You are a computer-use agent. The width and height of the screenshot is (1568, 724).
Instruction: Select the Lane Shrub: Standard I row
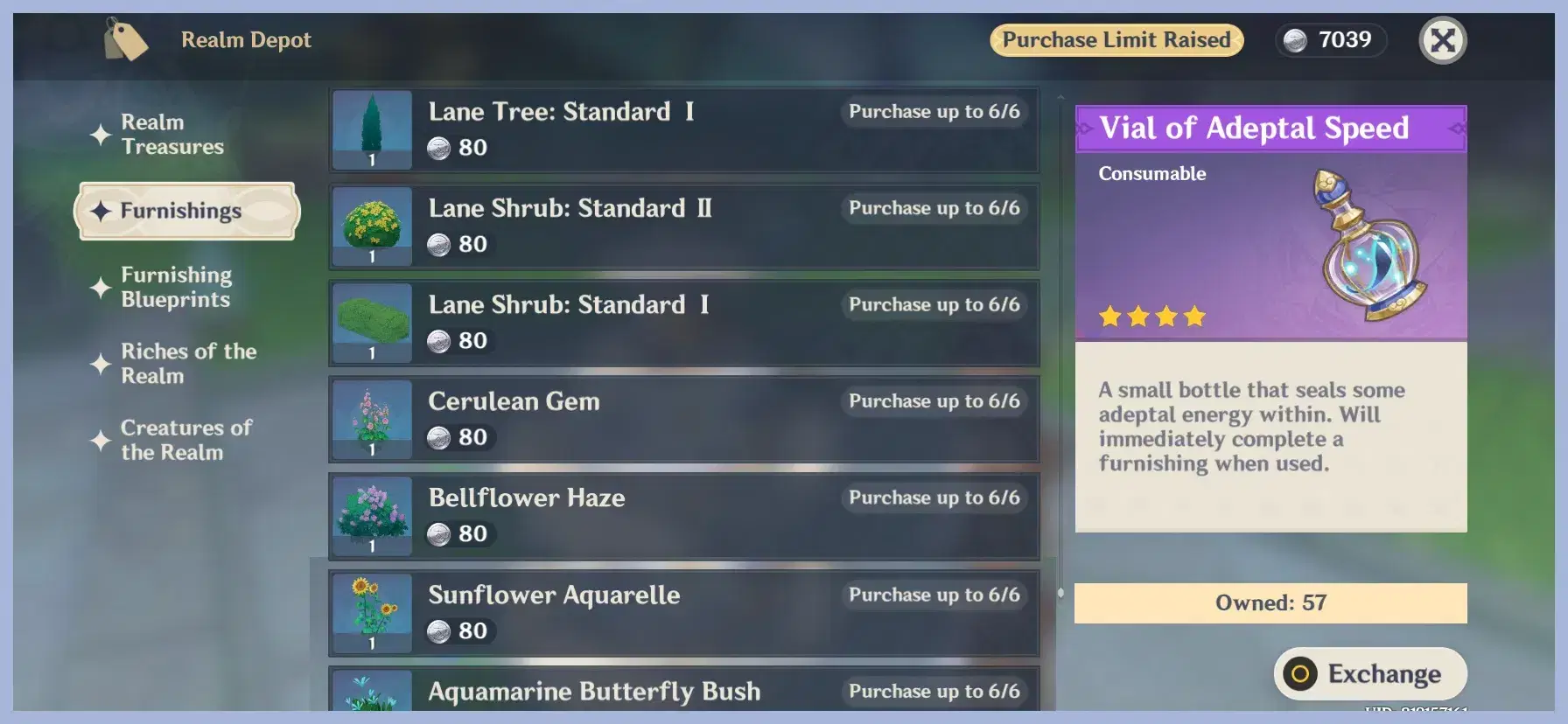pos(682,322)
